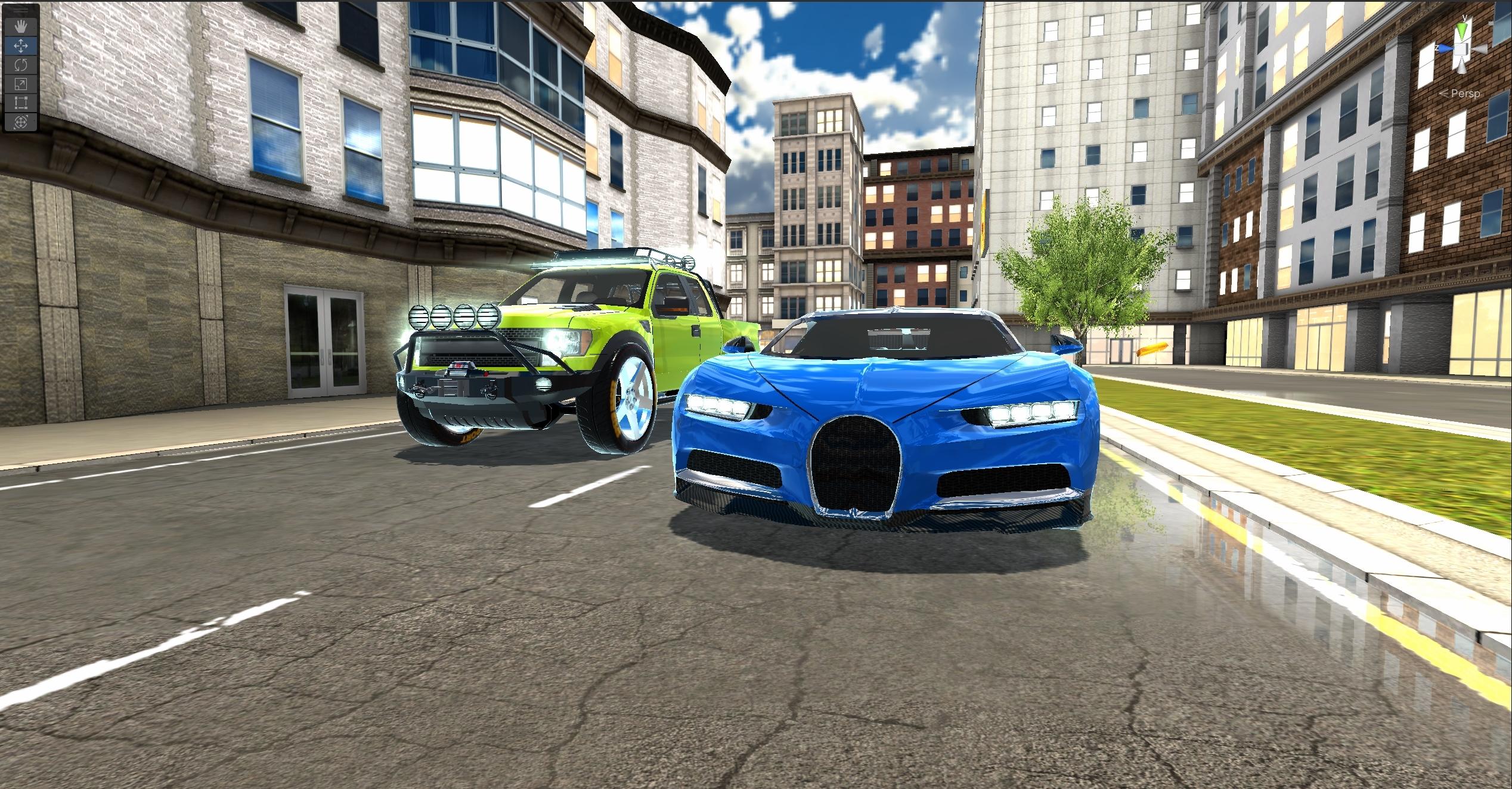The height and width of the screenshot is (789, 1512).
Task: Select the Rotate tool
Action: 21,65
